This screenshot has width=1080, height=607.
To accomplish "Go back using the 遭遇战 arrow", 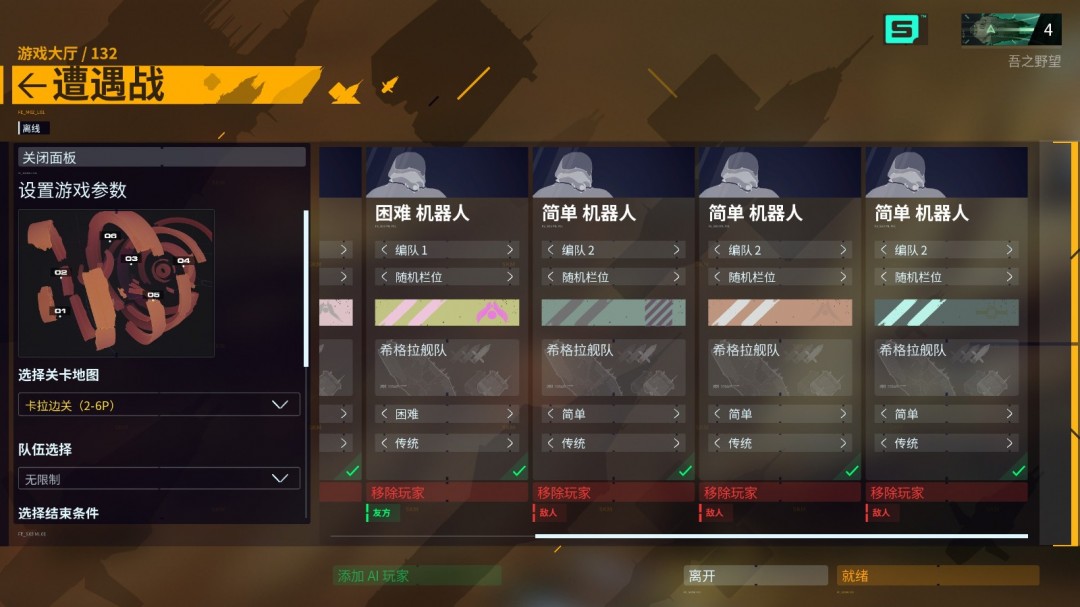I will [x=32, y=87].
